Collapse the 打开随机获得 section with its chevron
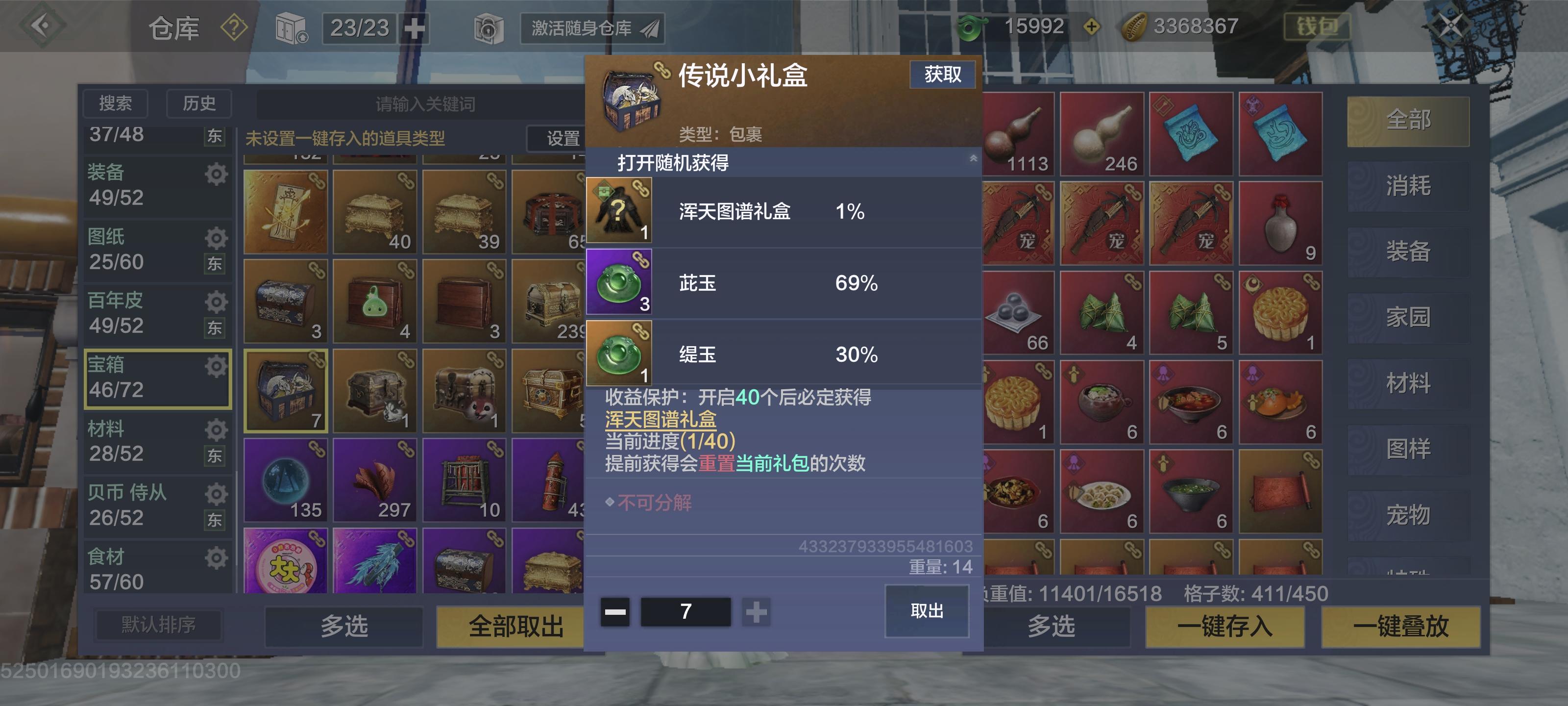The image size is (1568, 706). tap(974, 158)
